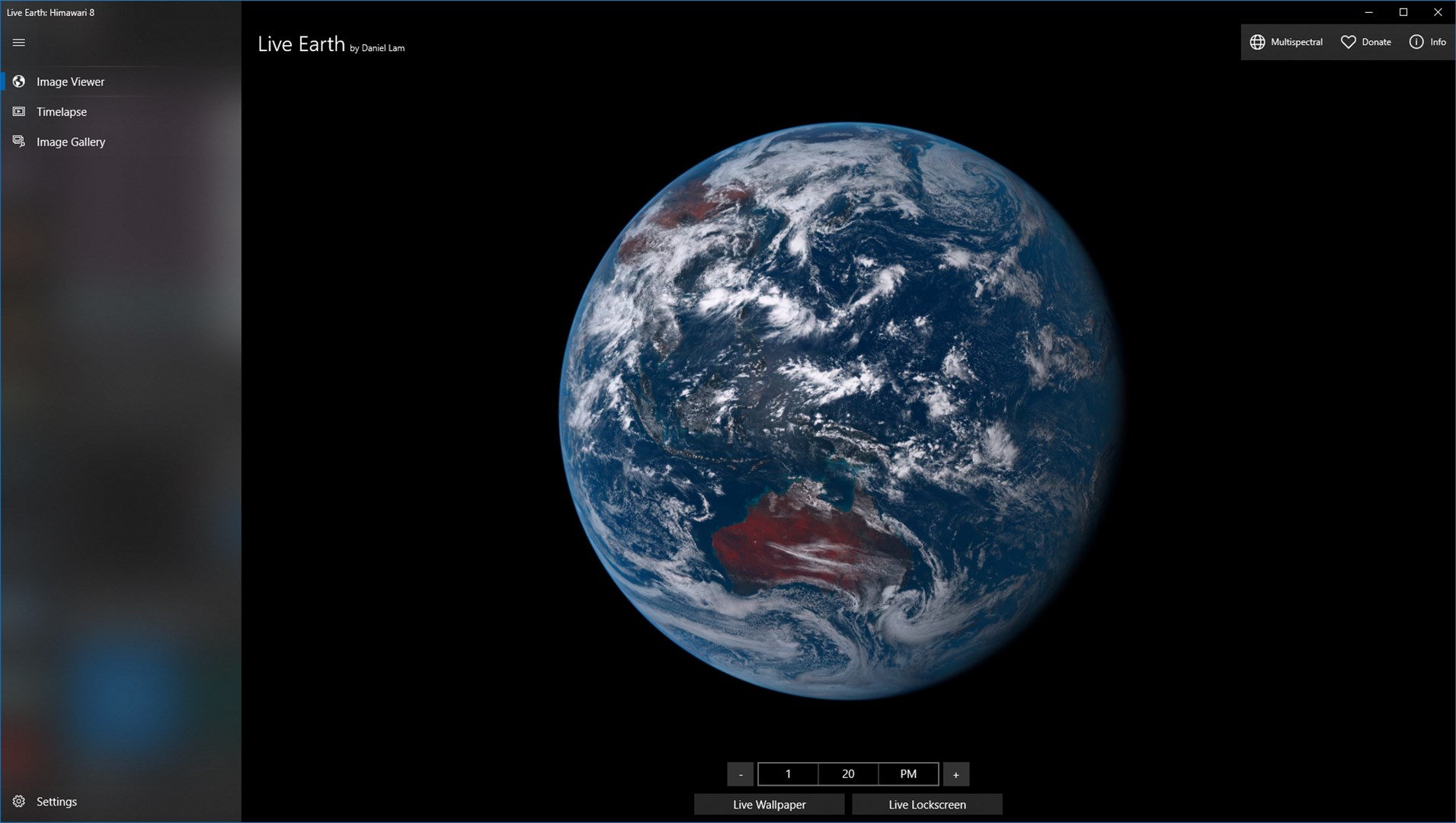Image resolution: width=1456 pixels, height=823 pixels.
Task: Increase time with the plus stepper
Action: [x=956, y=773]
